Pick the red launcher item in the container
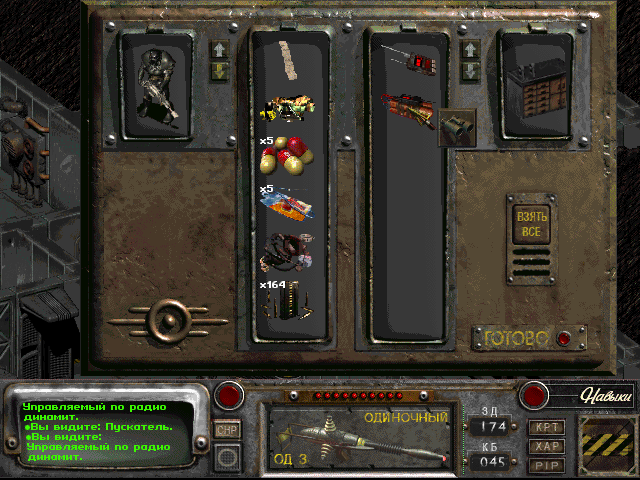Image resolution: width=640 pixels, height=480 pixels. [x=408, y=109]
